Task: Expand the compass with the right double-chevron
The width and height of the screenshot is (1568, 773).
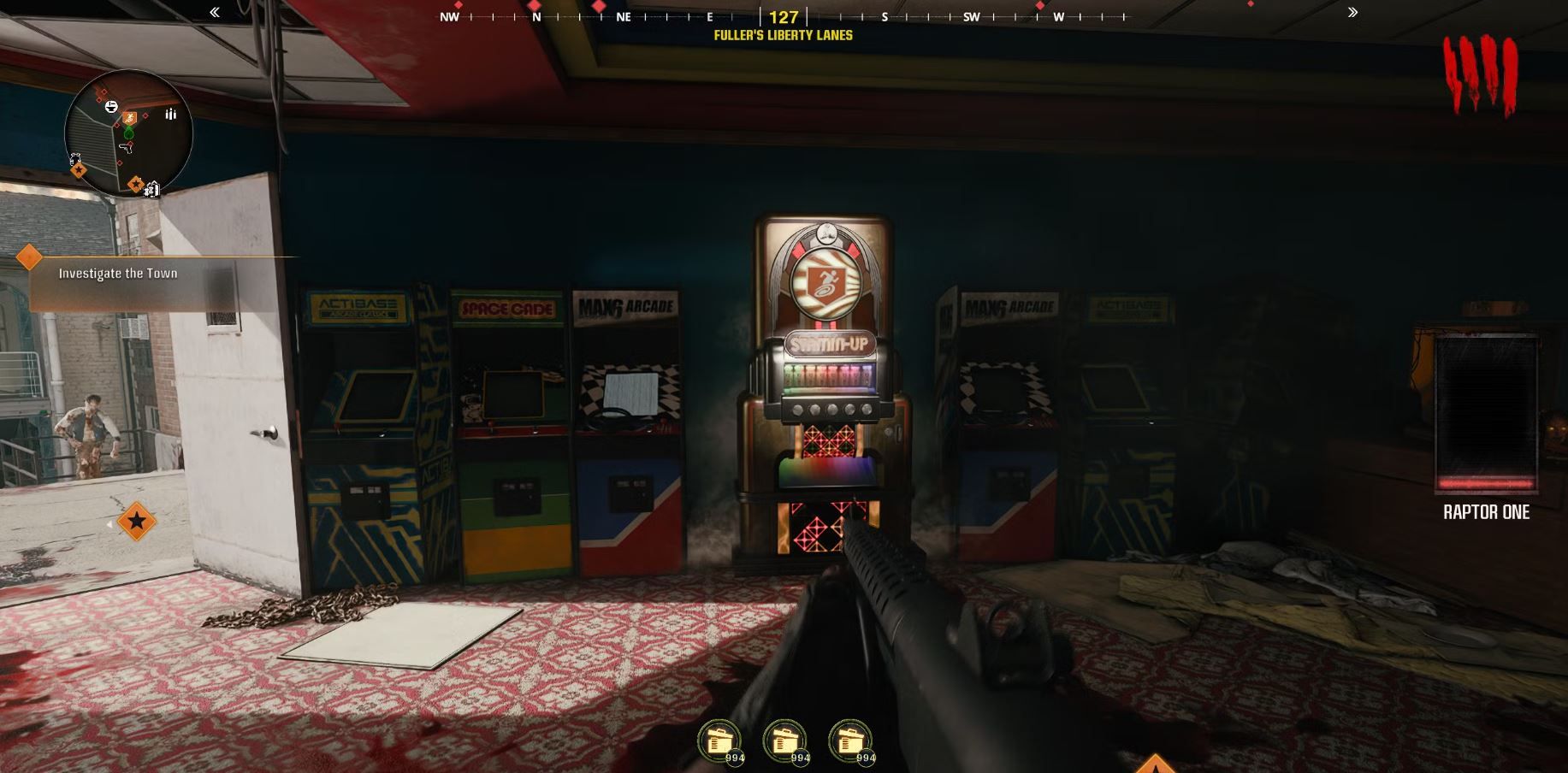Action: [x=1352, y=13]
